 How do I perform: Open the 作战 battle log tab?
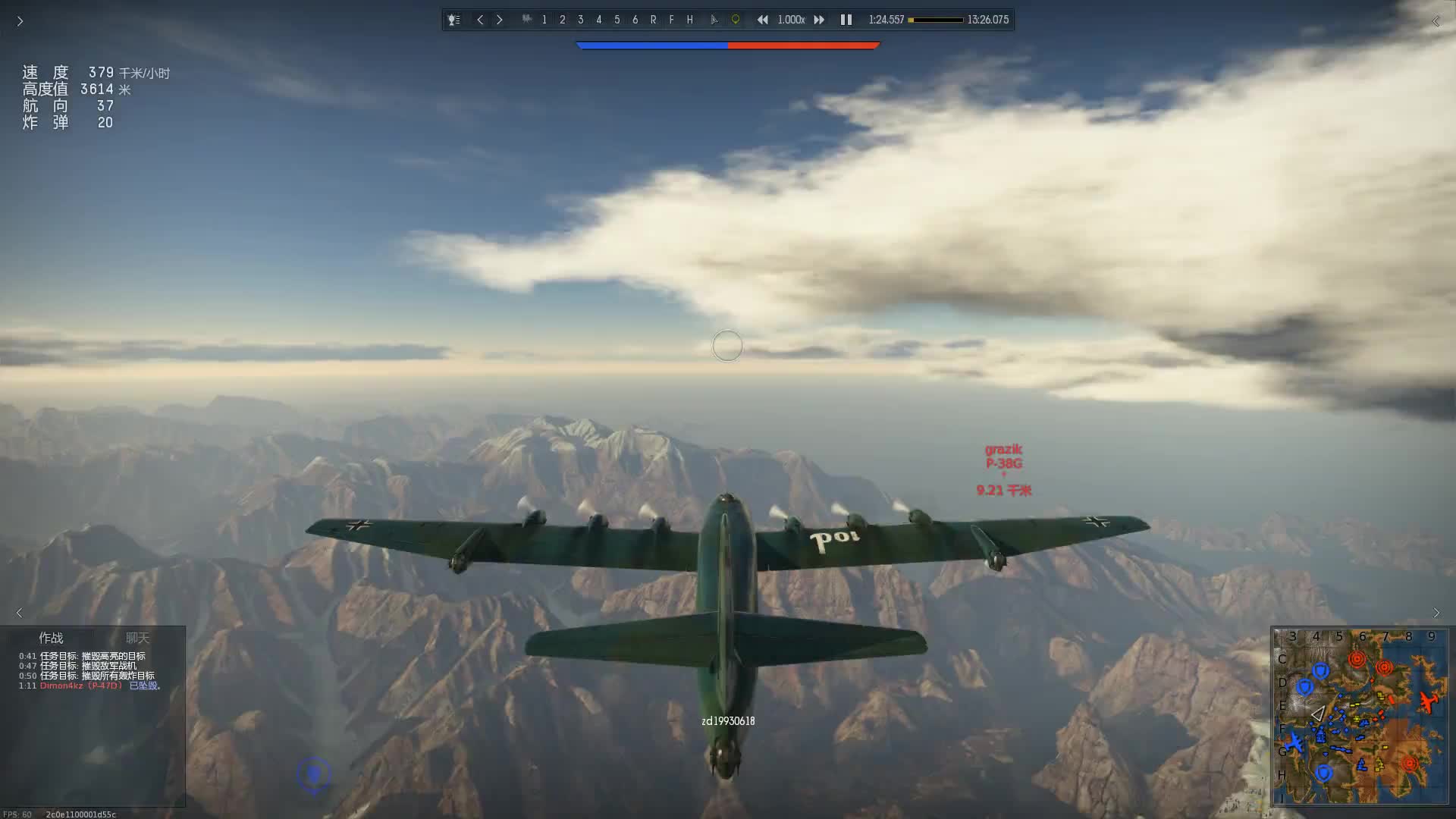[x=51, y=638]
